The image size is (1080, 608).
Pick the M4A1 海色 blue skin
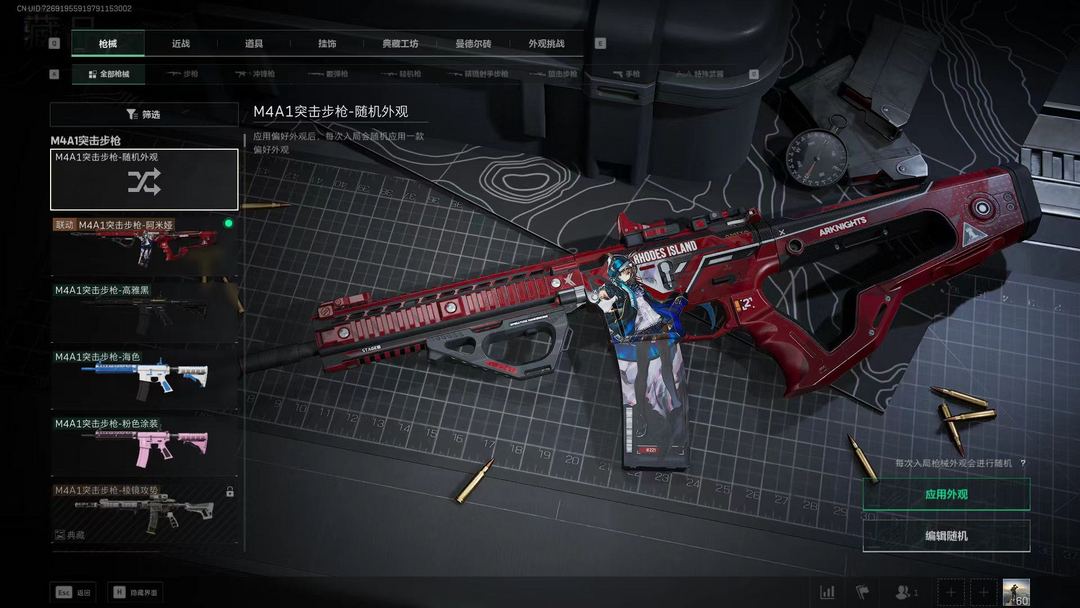tap(144, 378)
